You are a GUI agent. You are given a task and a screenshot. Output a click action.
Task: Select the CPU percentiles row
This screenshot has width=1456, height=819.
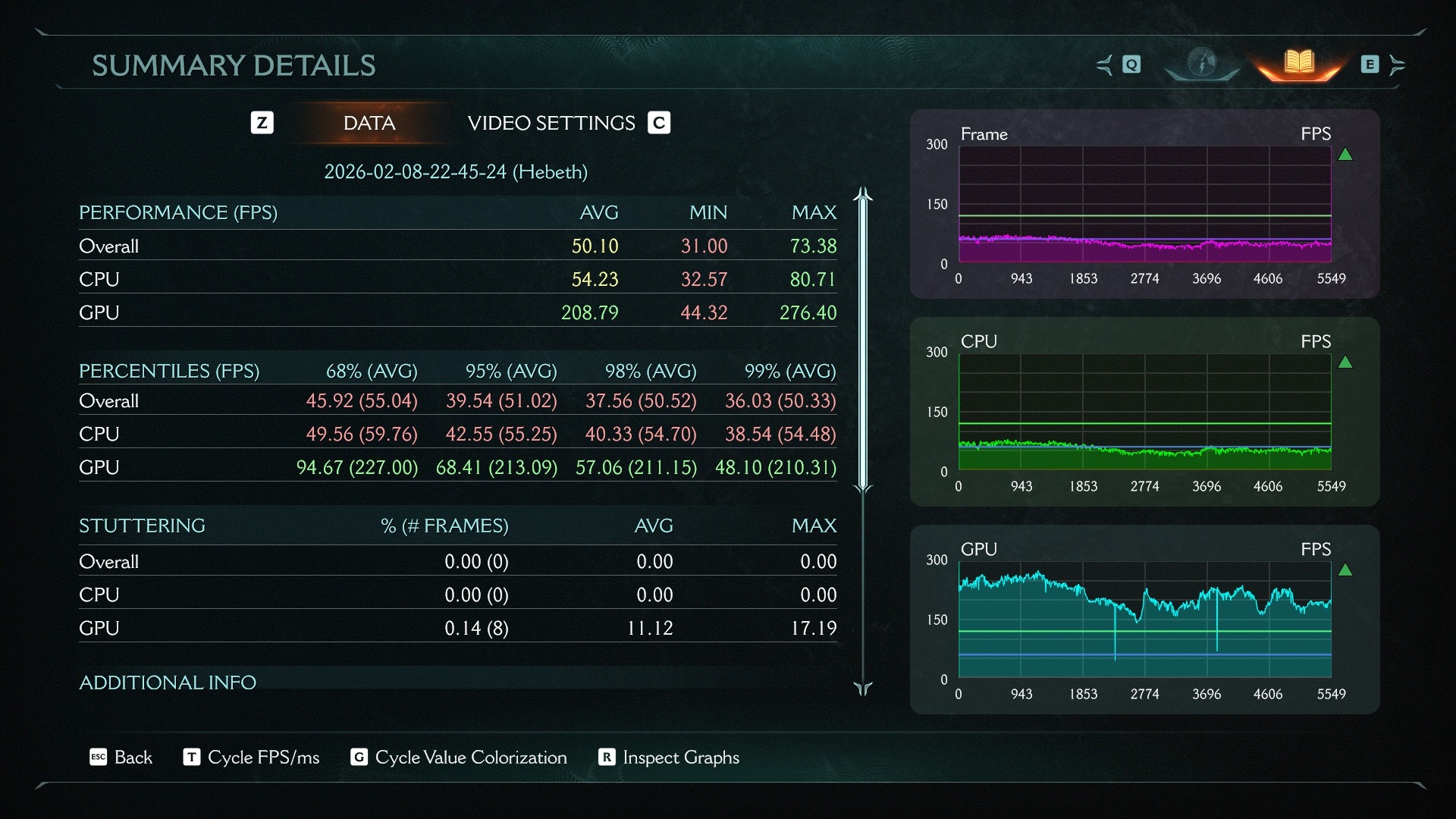coord(457,434)
